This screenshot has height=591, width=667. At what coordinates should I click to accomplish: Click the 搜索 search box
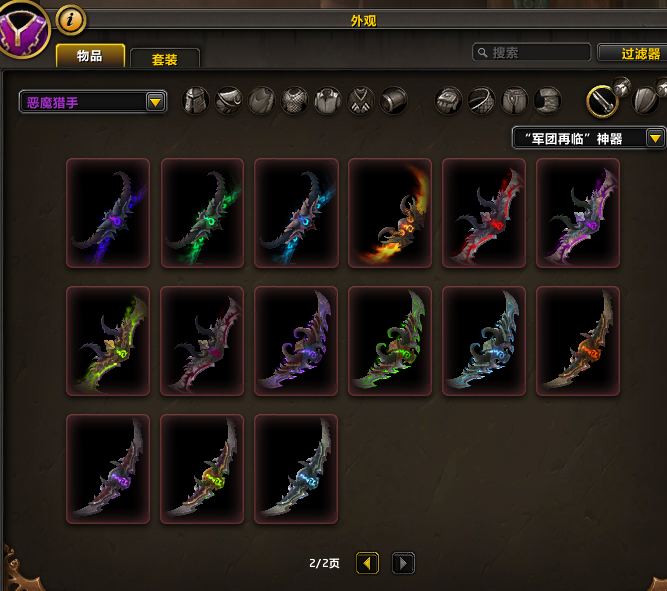coord(531,52)
